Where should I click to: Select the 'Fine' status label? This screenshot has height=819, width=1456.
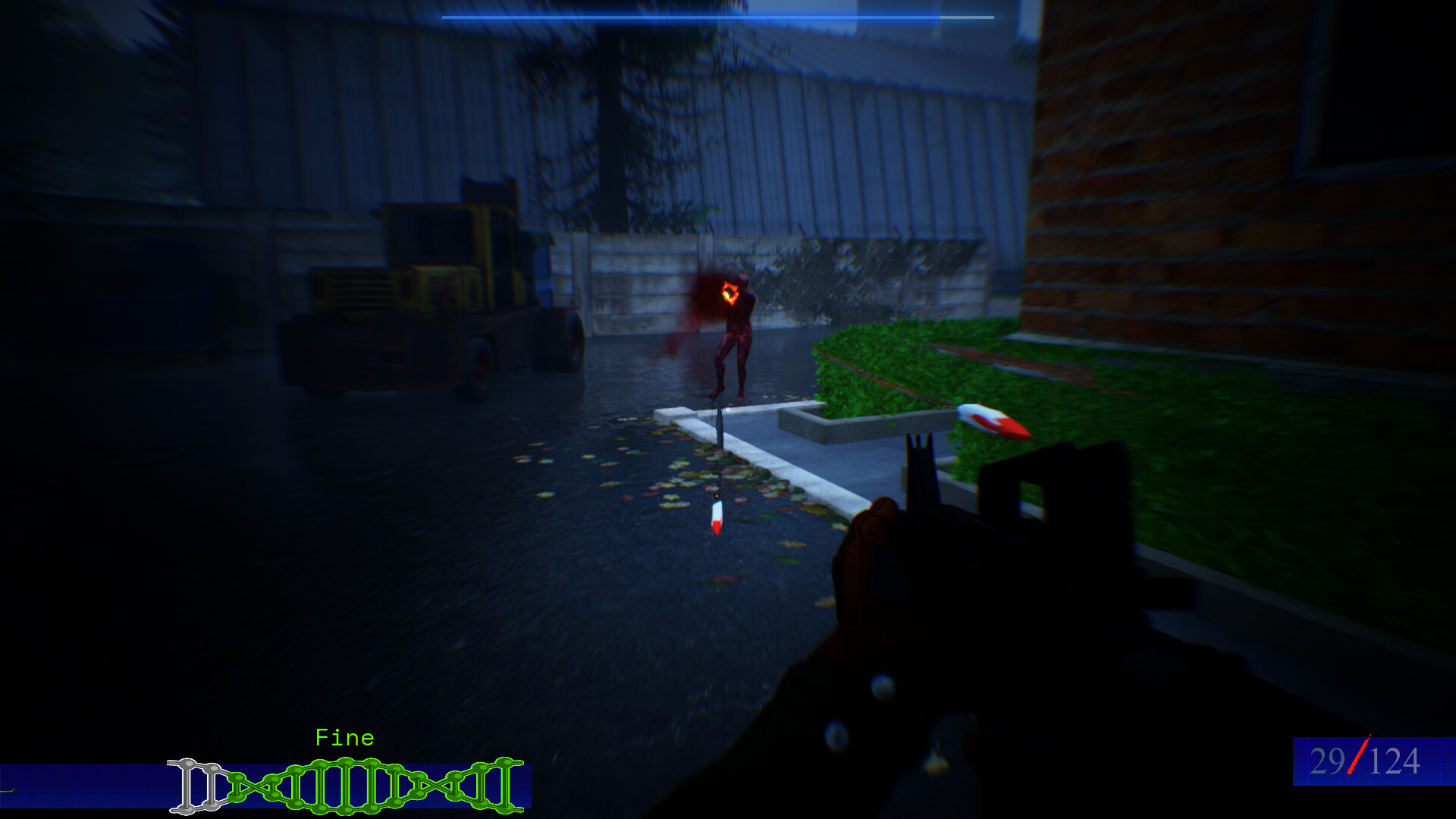[345, 737]
